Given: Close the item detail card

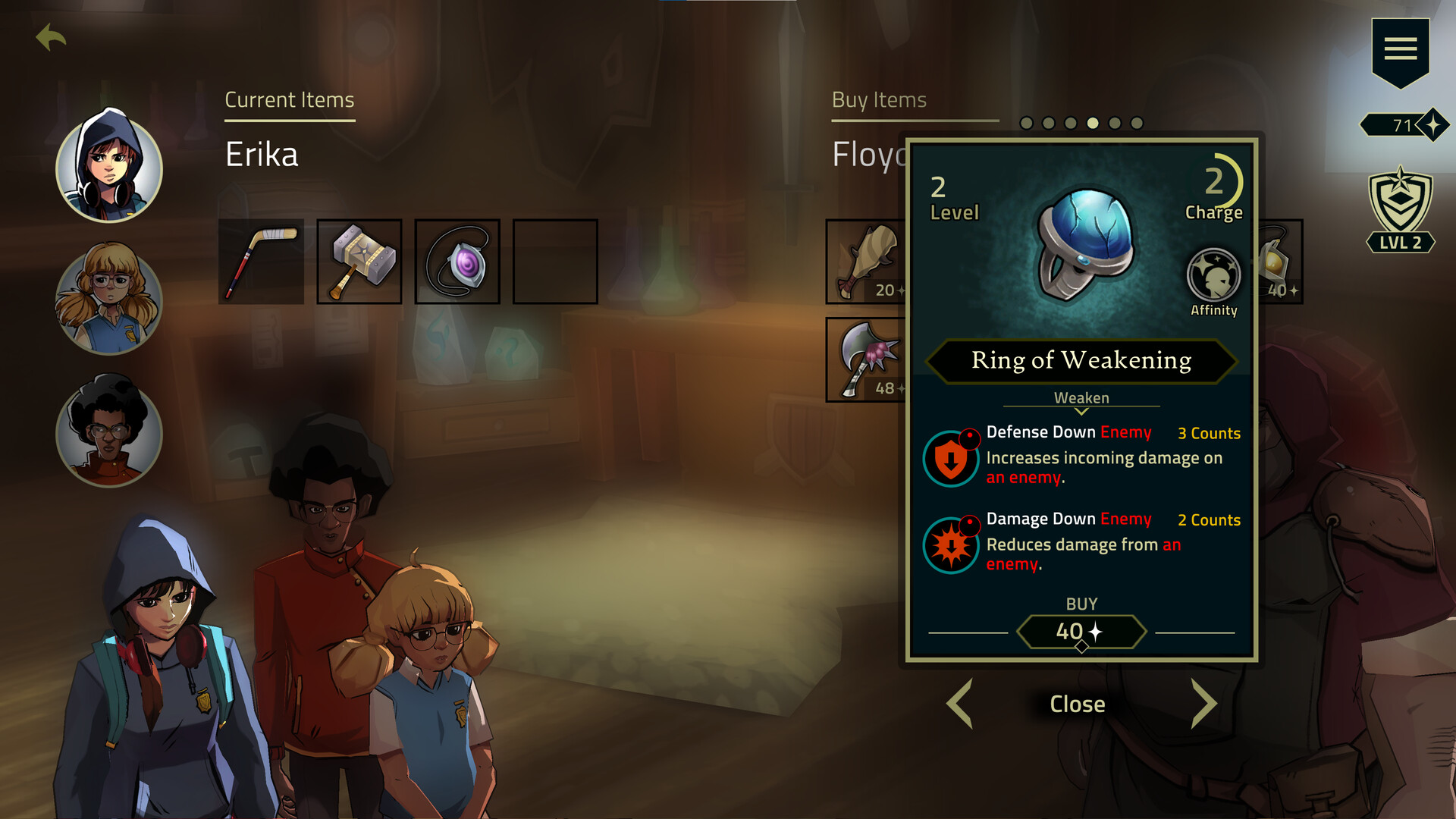Looking at the screenshot, I should click(1076, 704).
